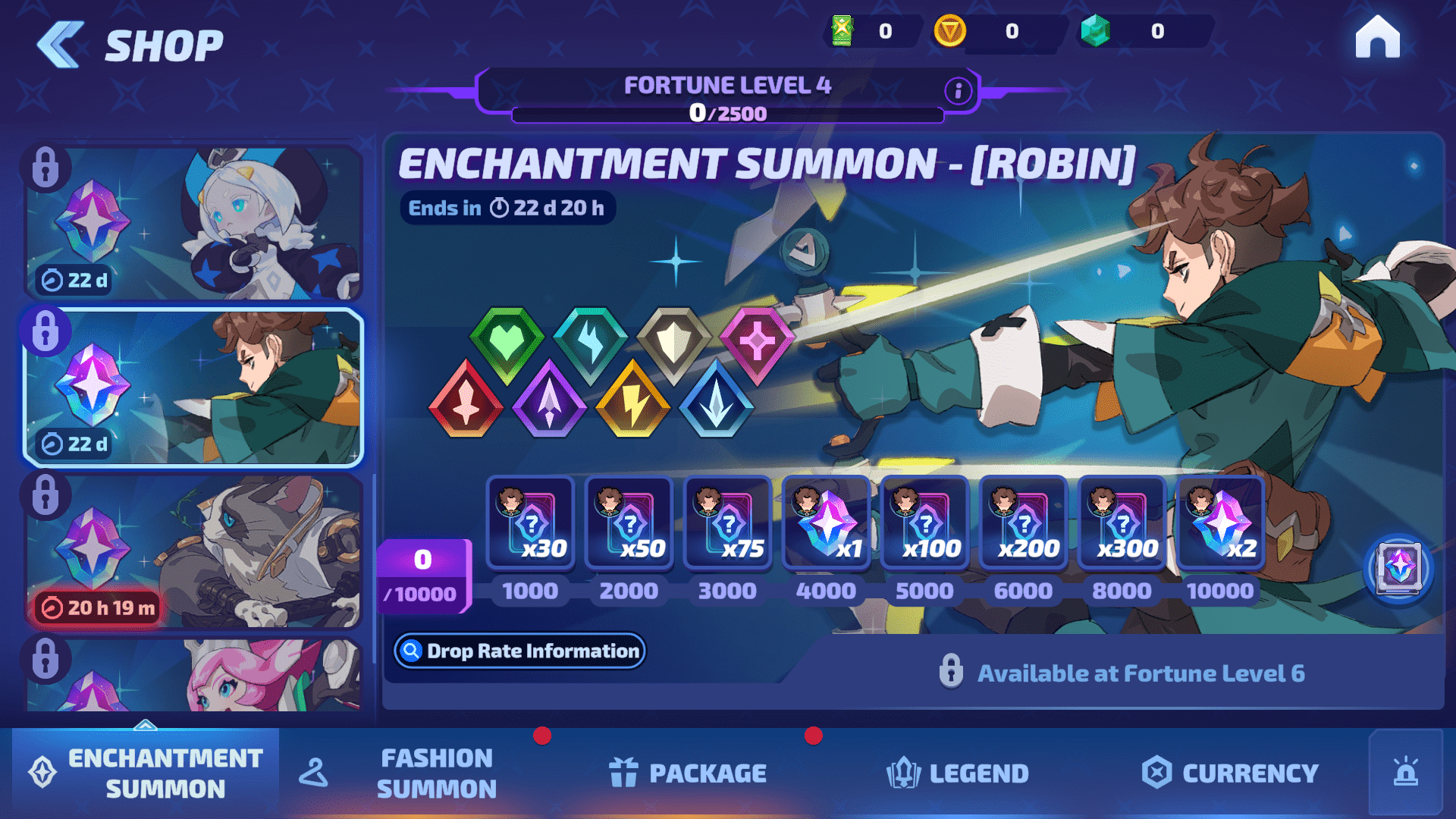Open the Legend tab
The image size is (1456, 819).
click(958, 773)
